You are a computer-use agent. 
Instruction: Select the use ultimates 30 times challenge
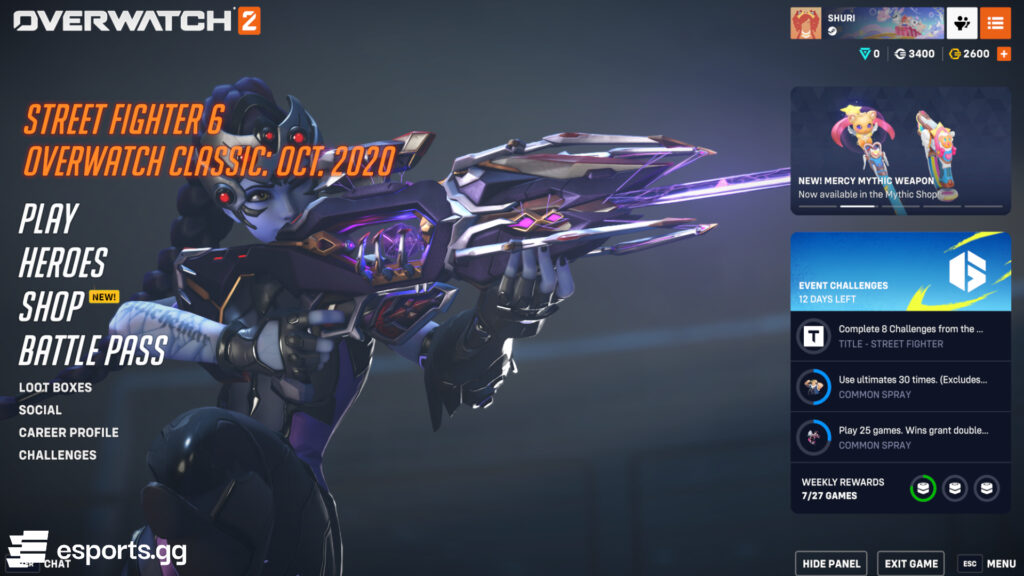point(900,386)
